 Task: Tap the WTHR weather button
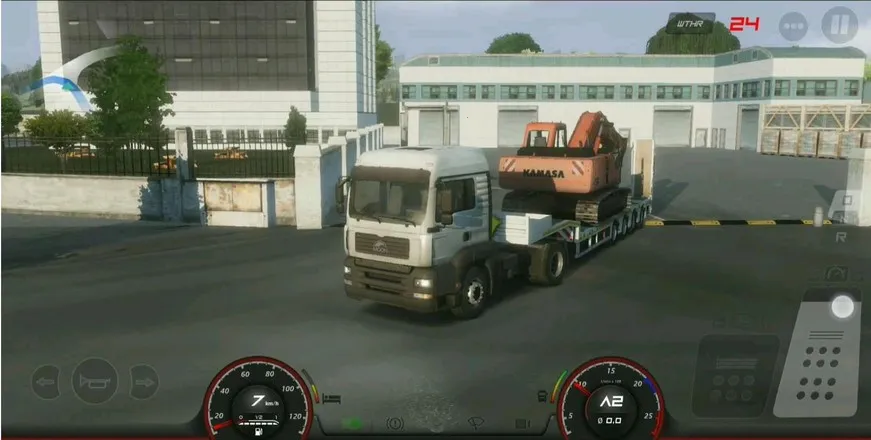[690, 22]
